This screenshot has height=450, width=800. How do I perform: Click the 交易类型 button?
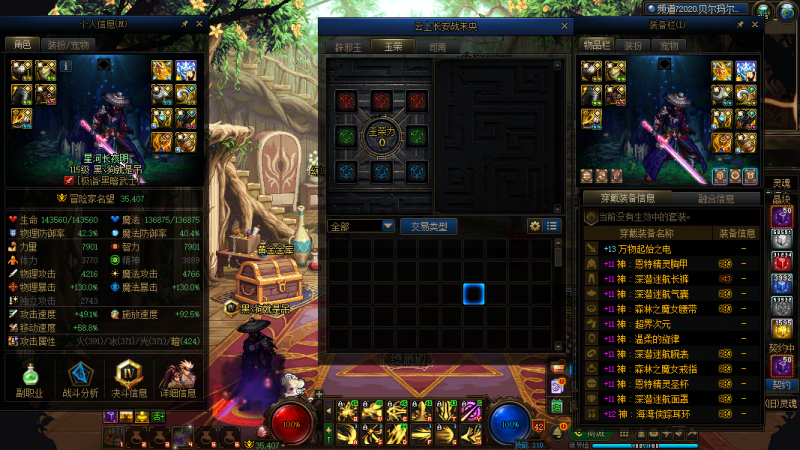(x=429, y=226)
